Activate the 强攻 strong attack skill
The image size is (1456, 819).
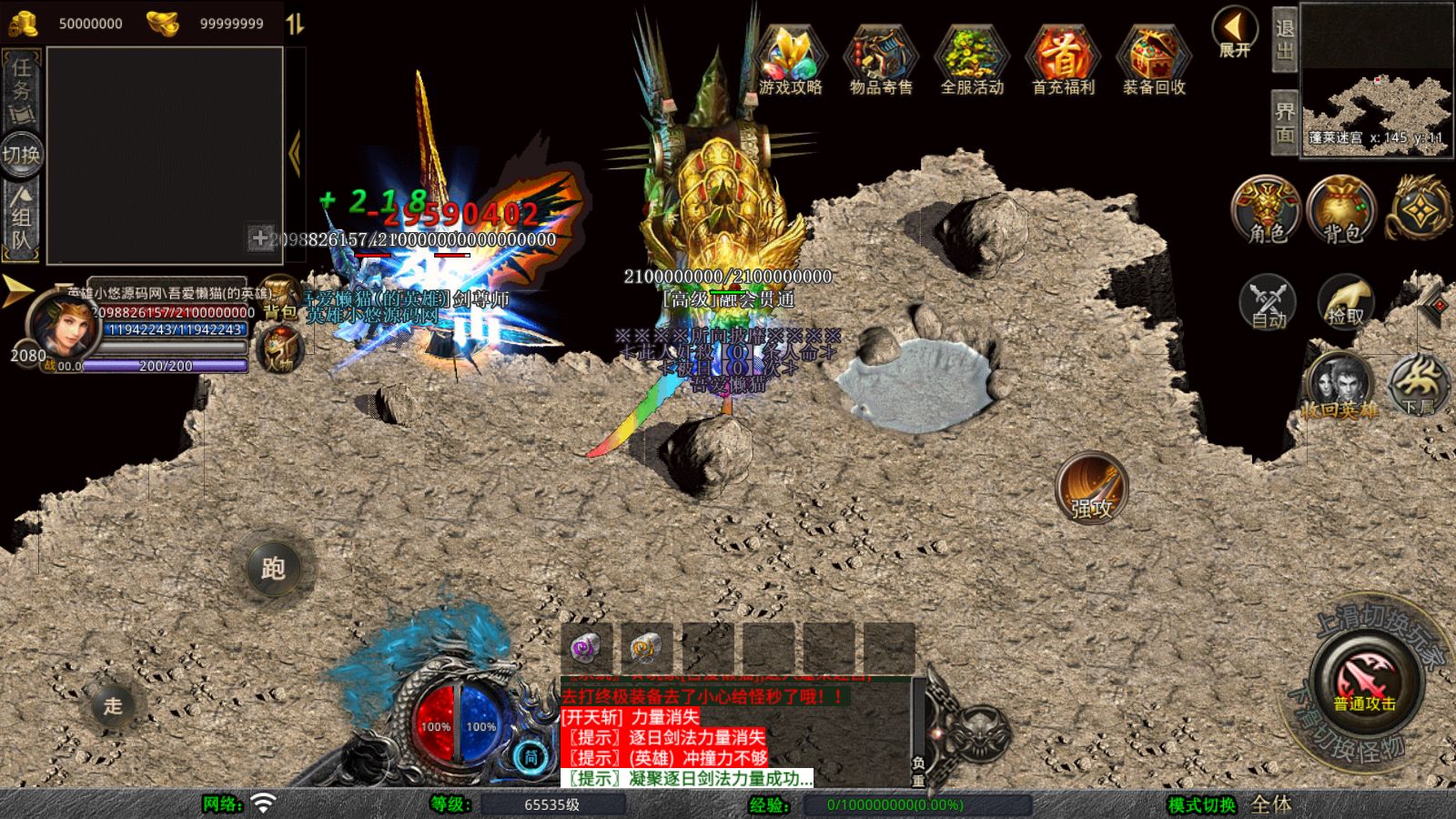click(x=1092, y=489)
